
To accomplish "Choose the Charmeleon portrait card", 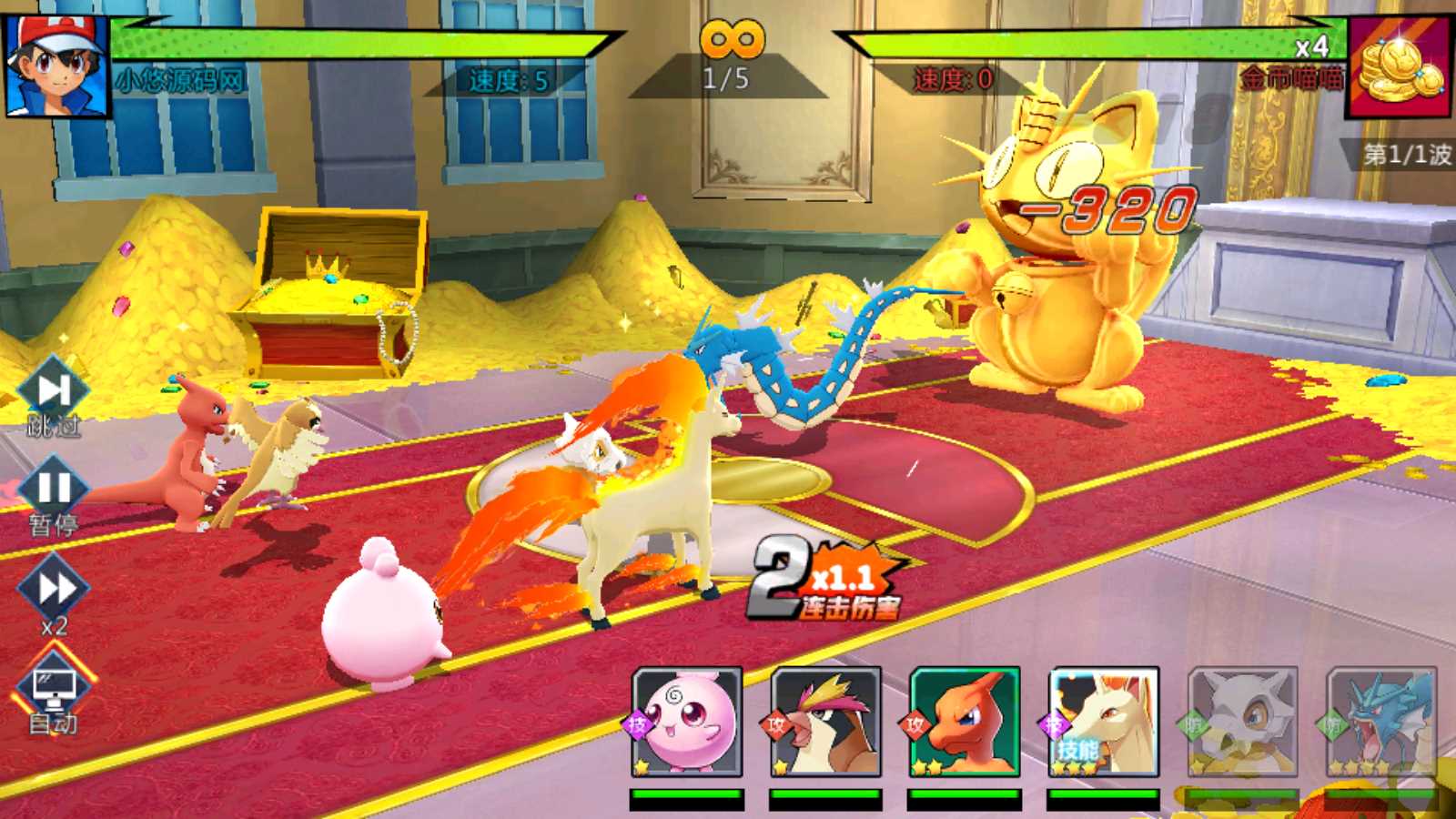I will [x=965, y=722].
